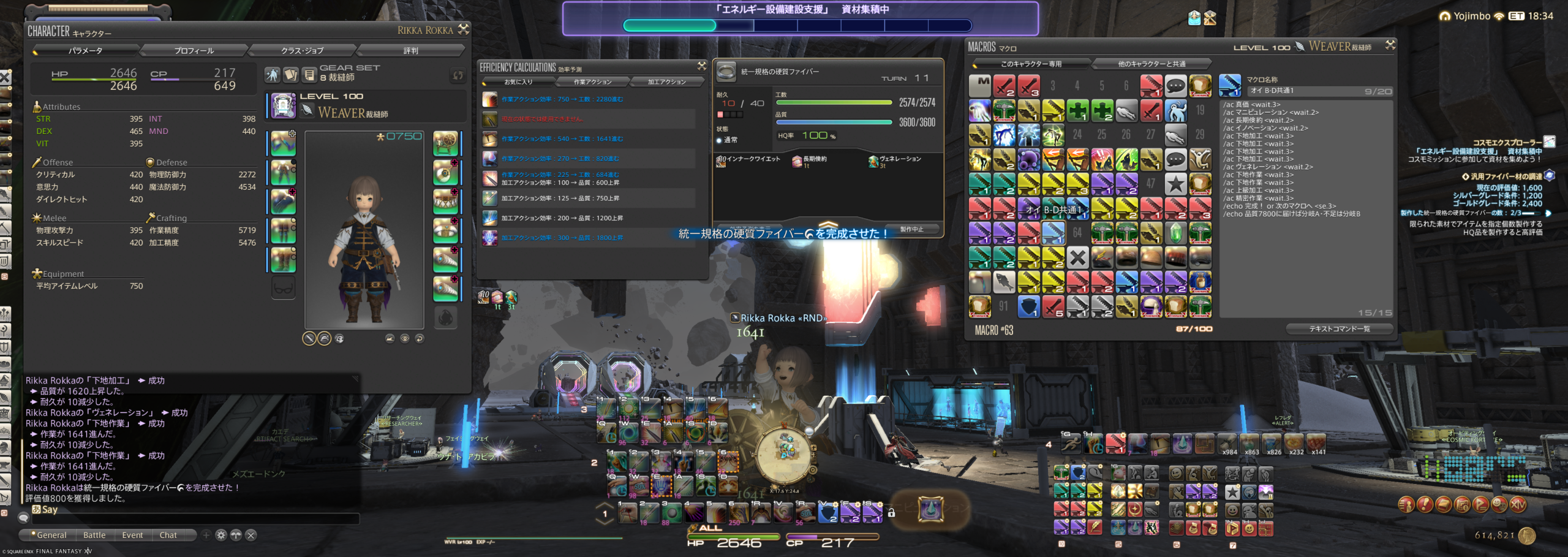Switch to the プロフィール tab
The image size is (1568, 557).
[x=194, y=50]
